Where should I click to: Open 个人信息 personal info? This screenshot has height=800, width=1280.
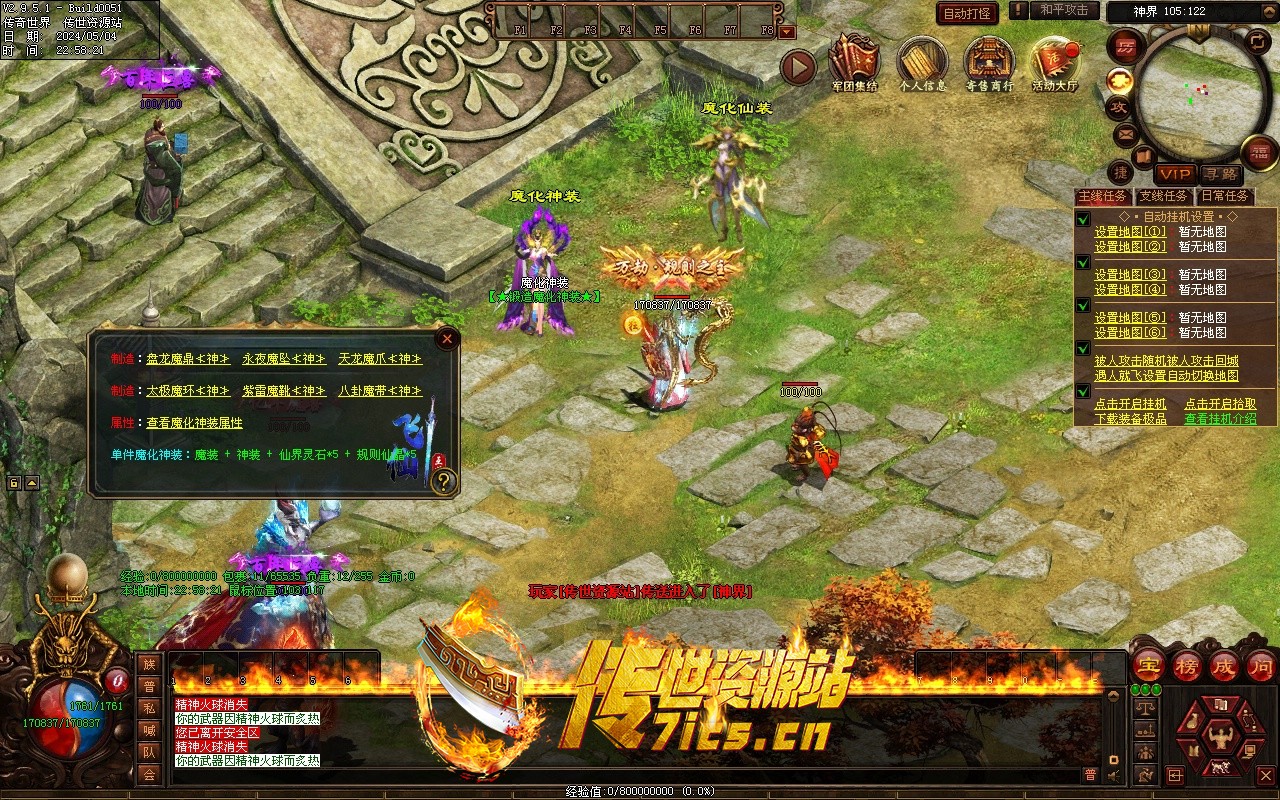923,66
